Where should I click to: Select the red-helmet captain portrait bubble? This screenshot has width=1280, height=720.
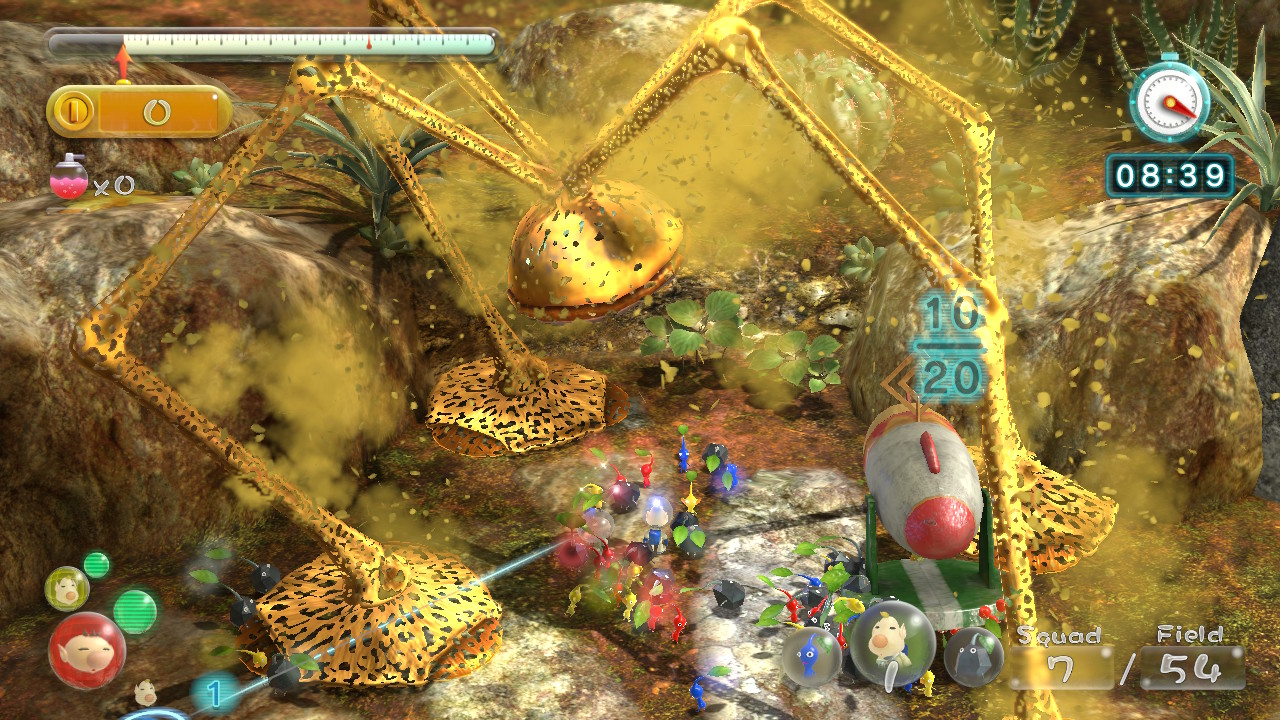86,650
